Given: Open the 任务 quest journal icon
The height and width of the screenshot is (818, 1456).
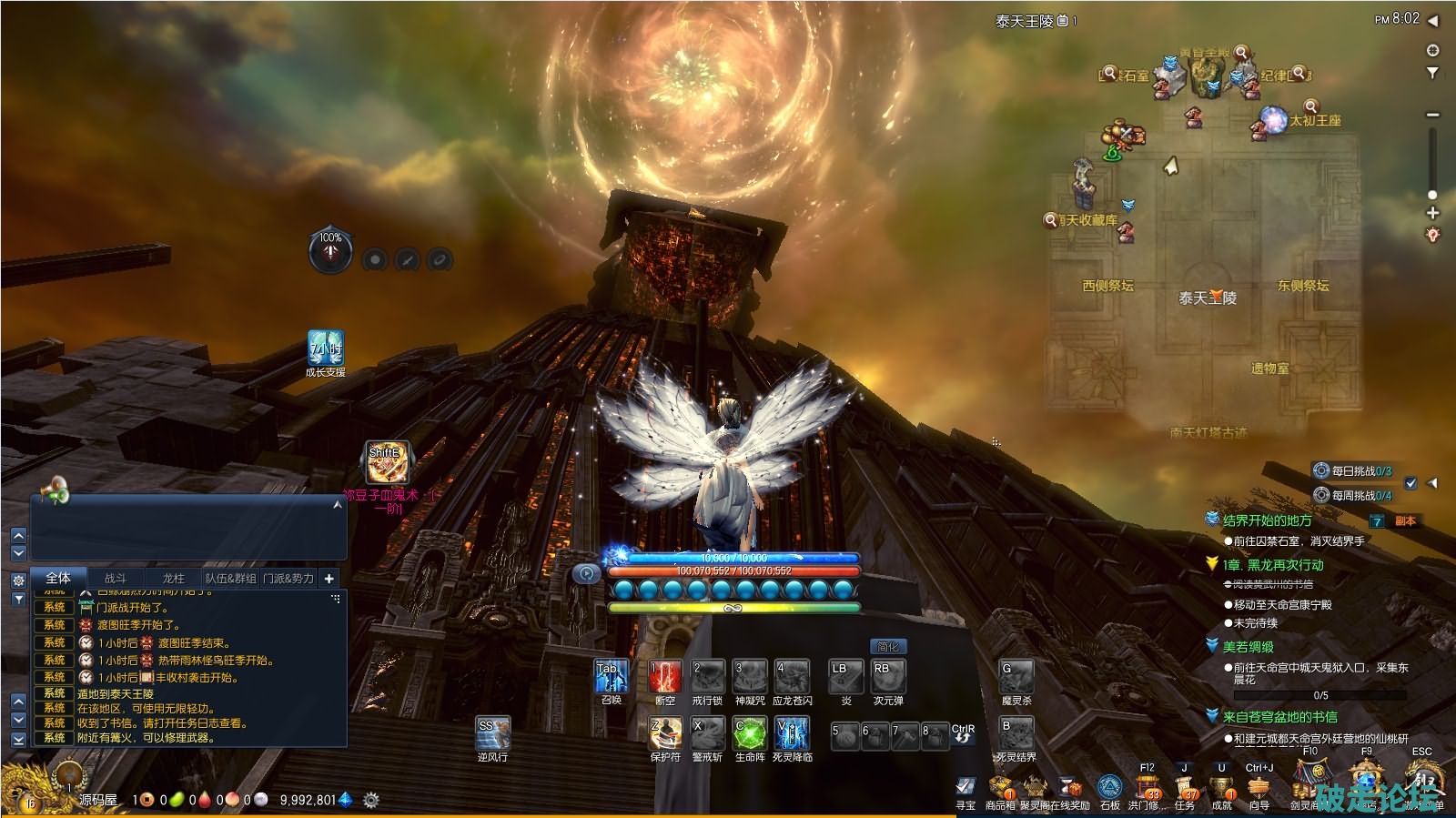Looking at the screenshot, I should (x=1184, y=788).
